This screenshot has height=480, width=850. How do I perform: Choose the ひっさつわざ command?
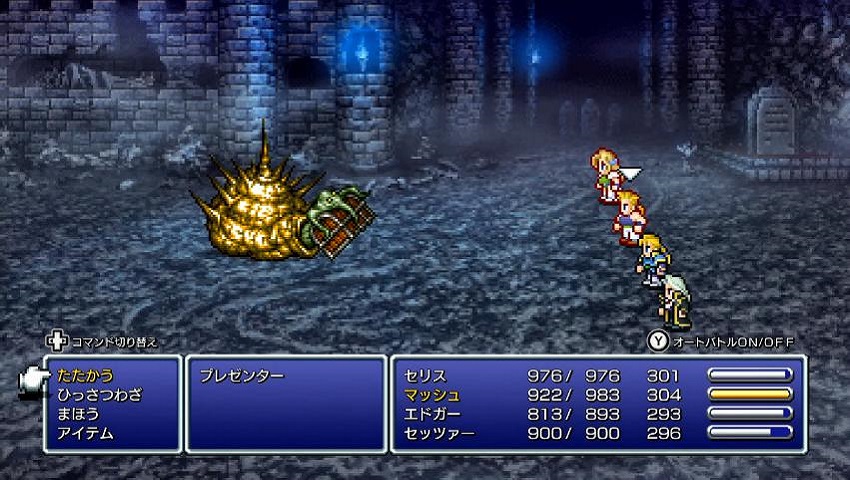coord(99,395)
